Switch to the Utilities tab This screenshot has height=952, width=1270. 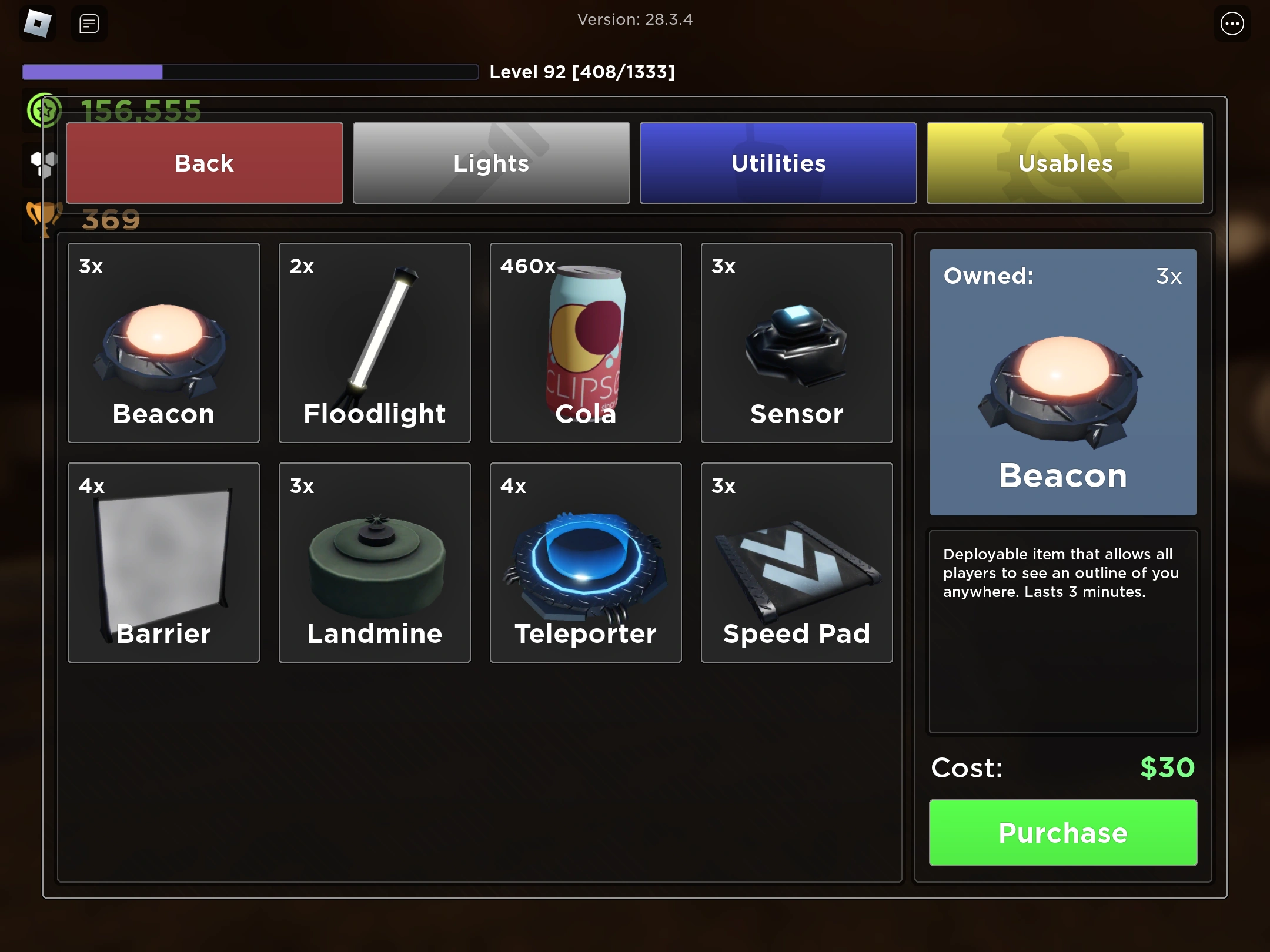[778, 163]
